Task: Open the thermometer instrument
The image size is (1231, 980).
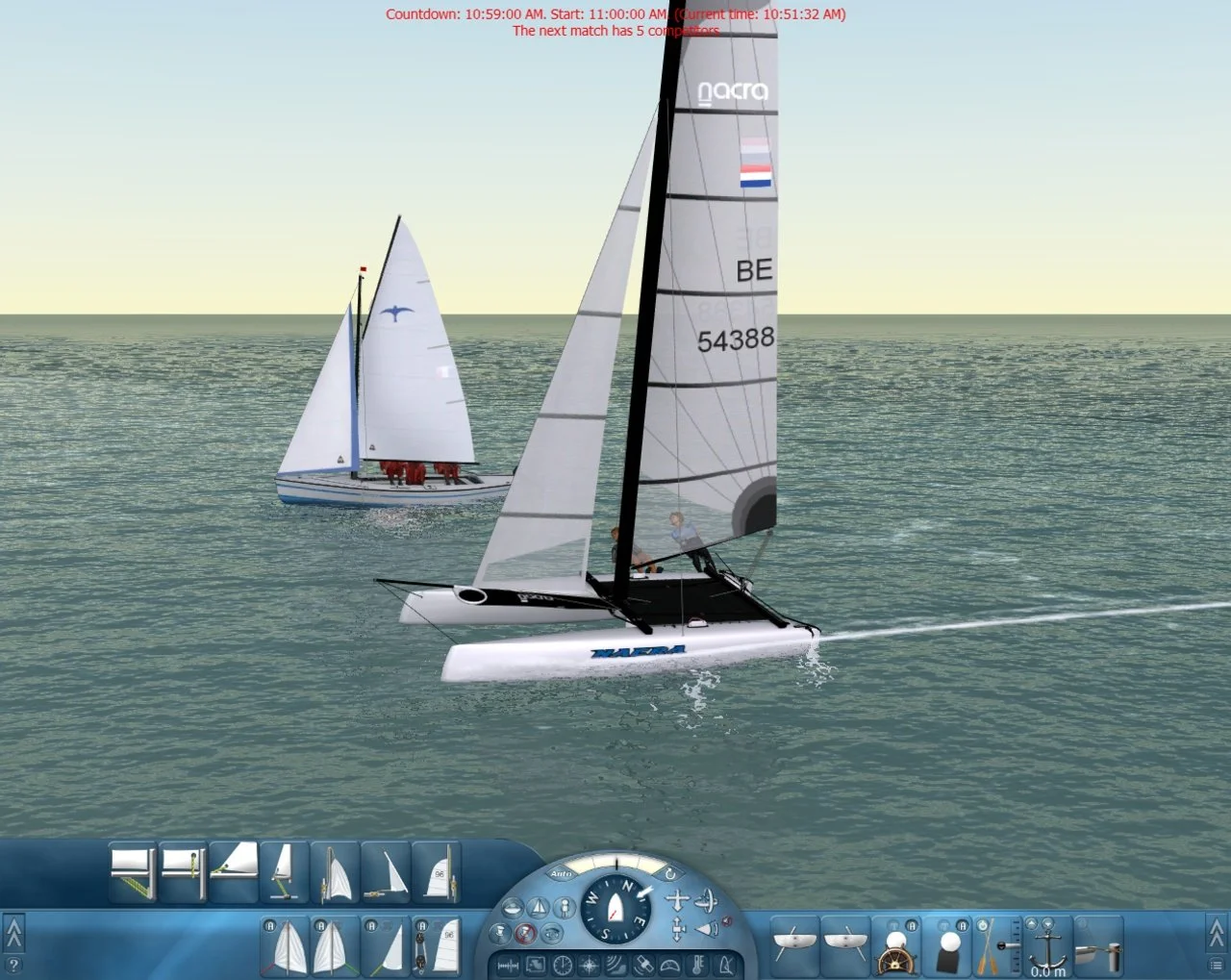Action: (x=695, y=964)
